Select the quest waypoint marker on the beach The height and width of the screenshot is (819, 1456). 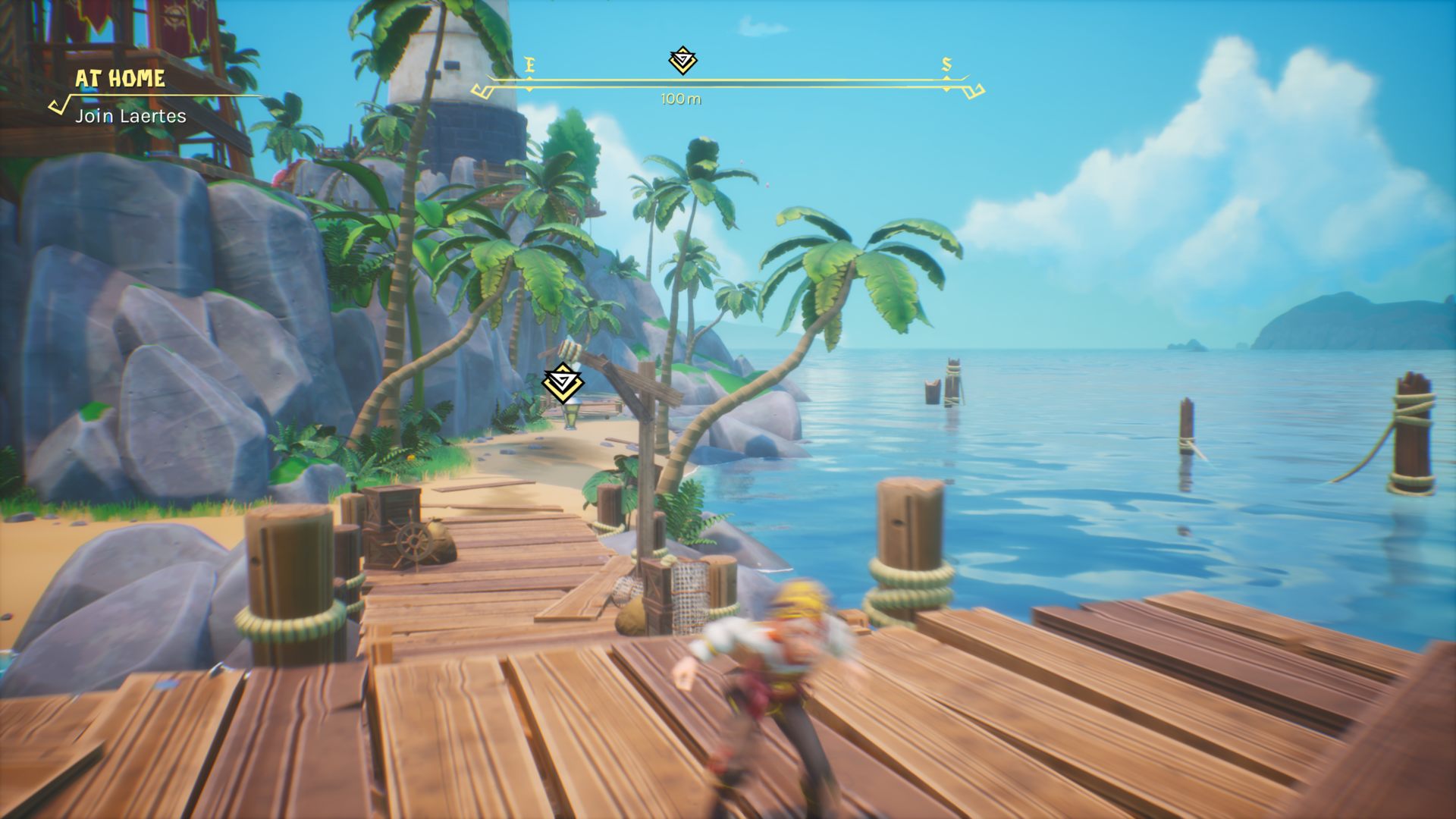point(563,383)
